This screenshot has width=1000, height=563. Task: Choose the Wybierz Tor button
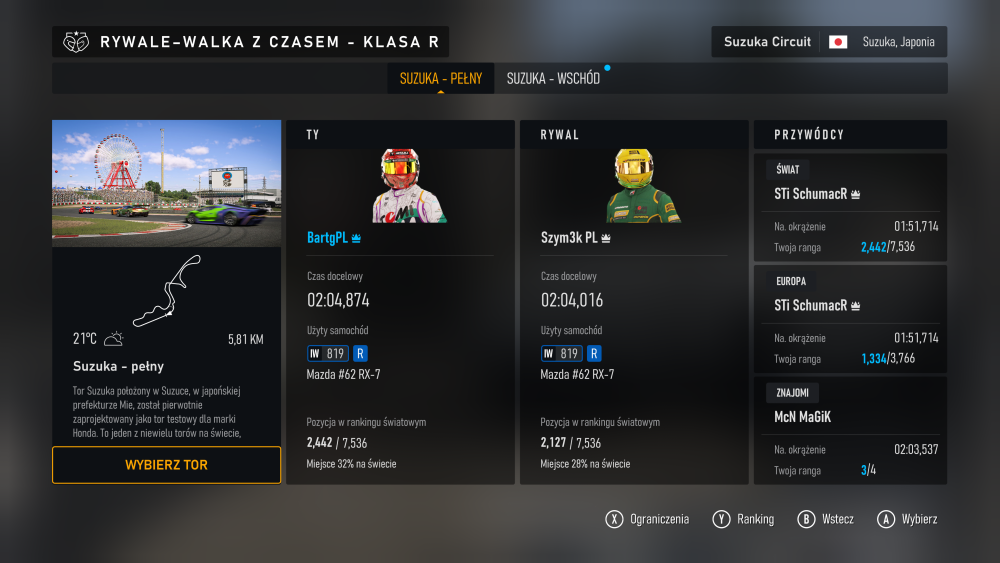tap(166, 465)
